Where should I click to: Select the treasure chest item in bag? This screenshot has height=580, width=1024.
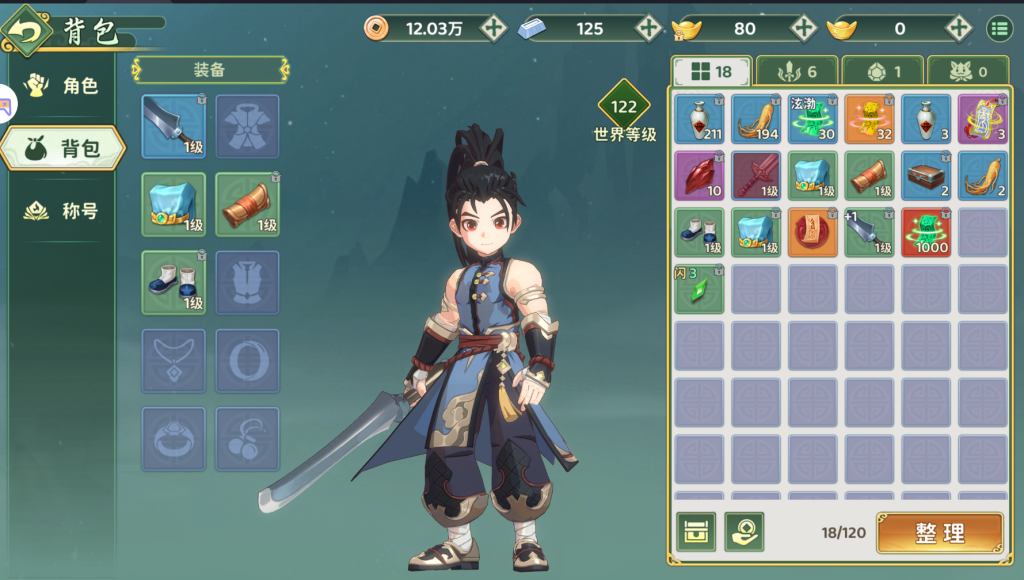click(926, 175)
